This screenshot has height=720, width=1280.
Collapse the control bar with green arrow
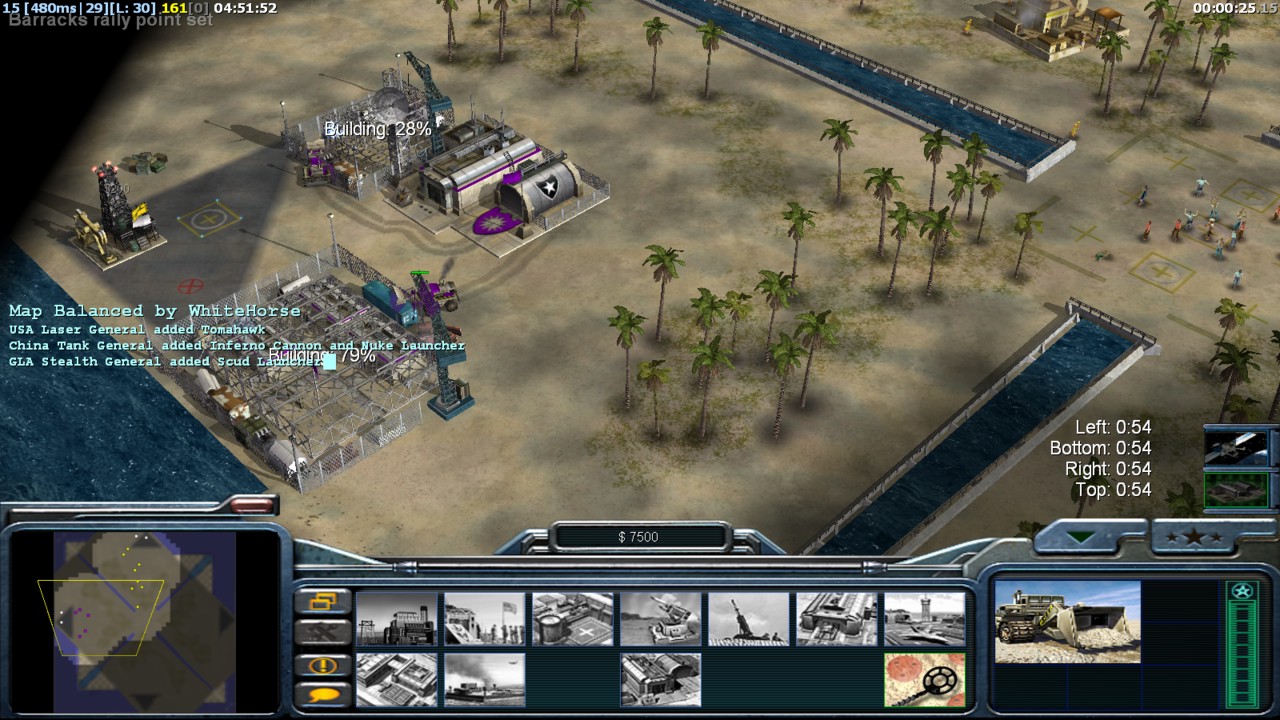pos(1081,537)
